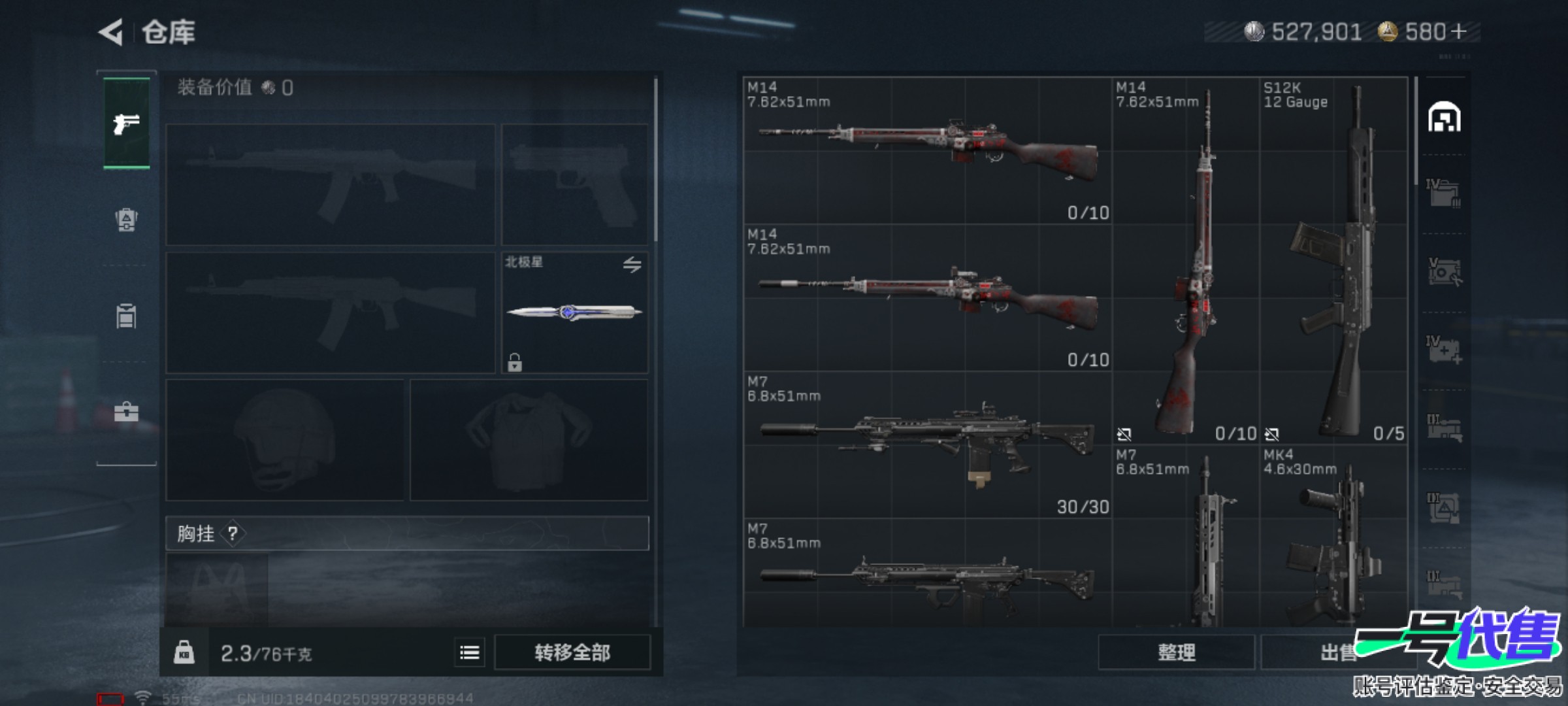Screen dimensions: 1568x706
Task: Add more gold currency with plus
Action: (x=1458, y=31)
